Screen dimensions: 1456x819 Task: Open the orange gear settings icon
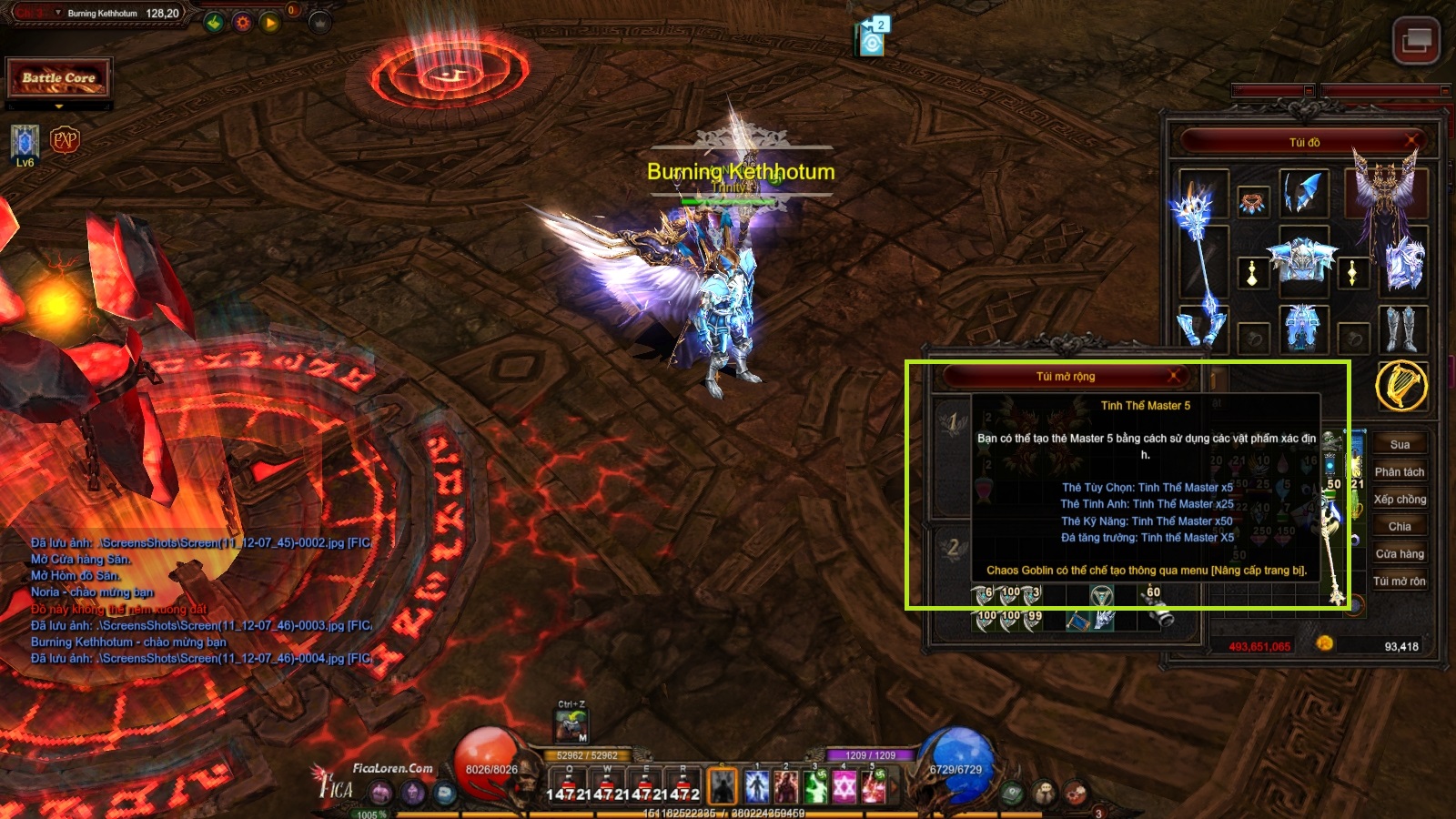coord(242,23)
